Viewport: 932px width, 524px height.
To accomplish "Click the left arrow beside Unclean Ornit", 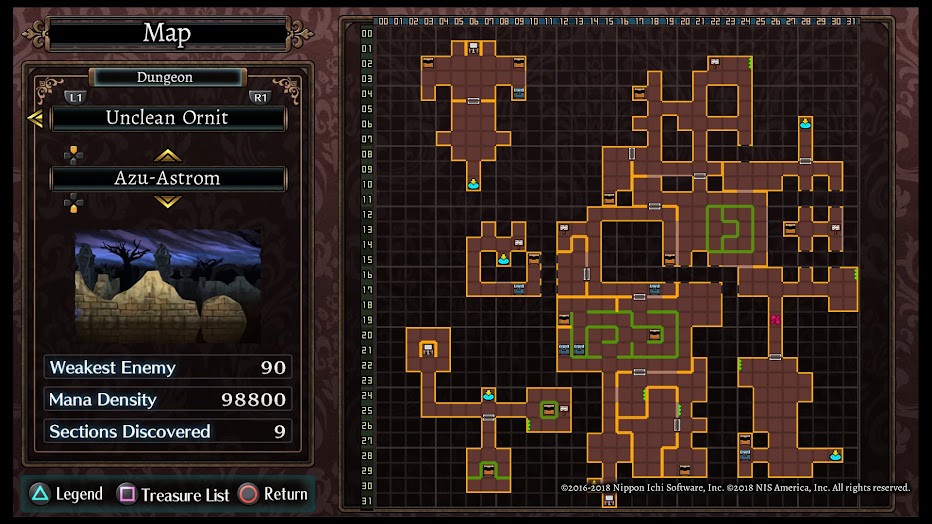I will [35, 119].
